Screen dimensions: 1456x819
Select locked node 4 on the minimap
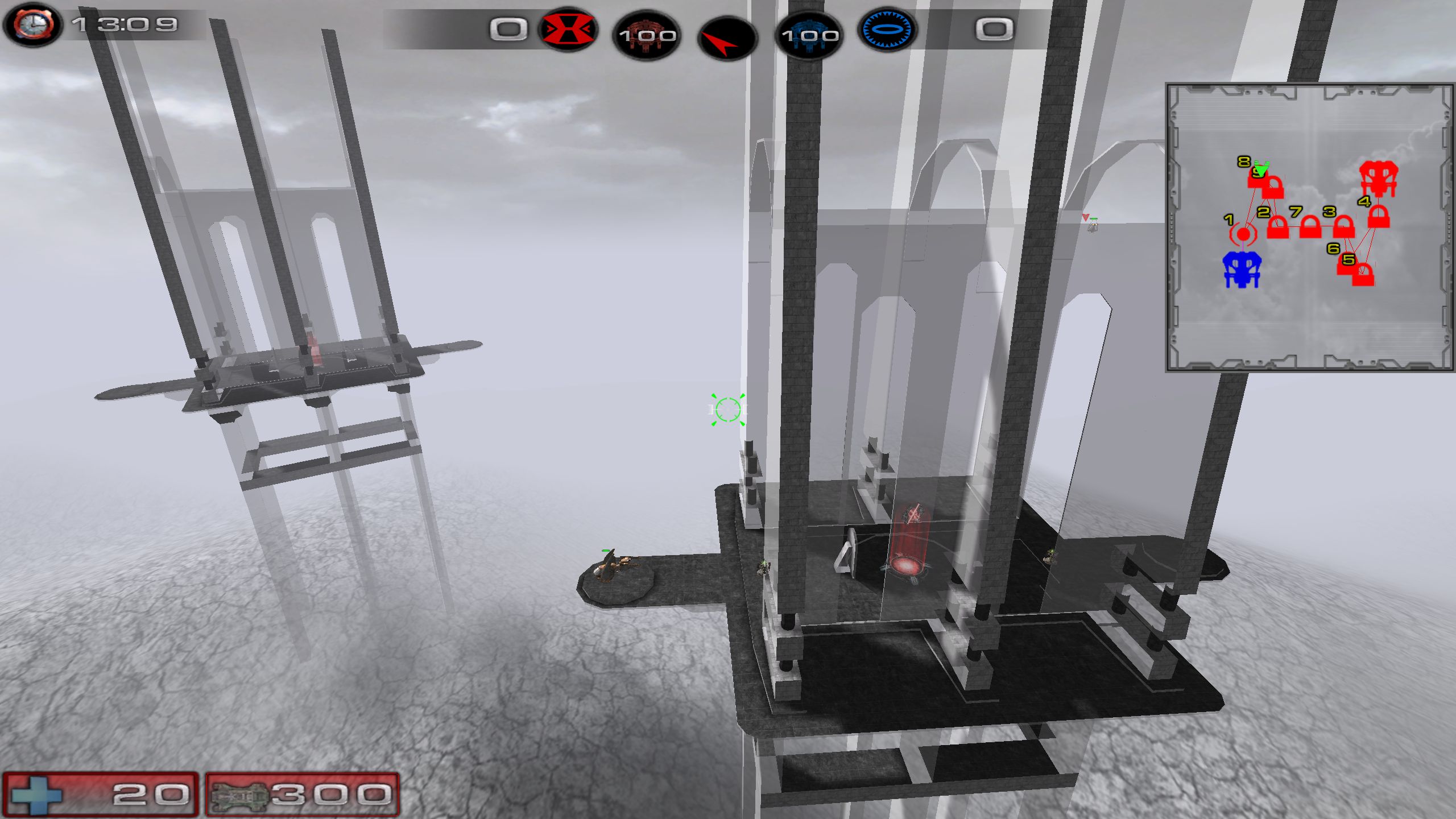coord(1378,217)
